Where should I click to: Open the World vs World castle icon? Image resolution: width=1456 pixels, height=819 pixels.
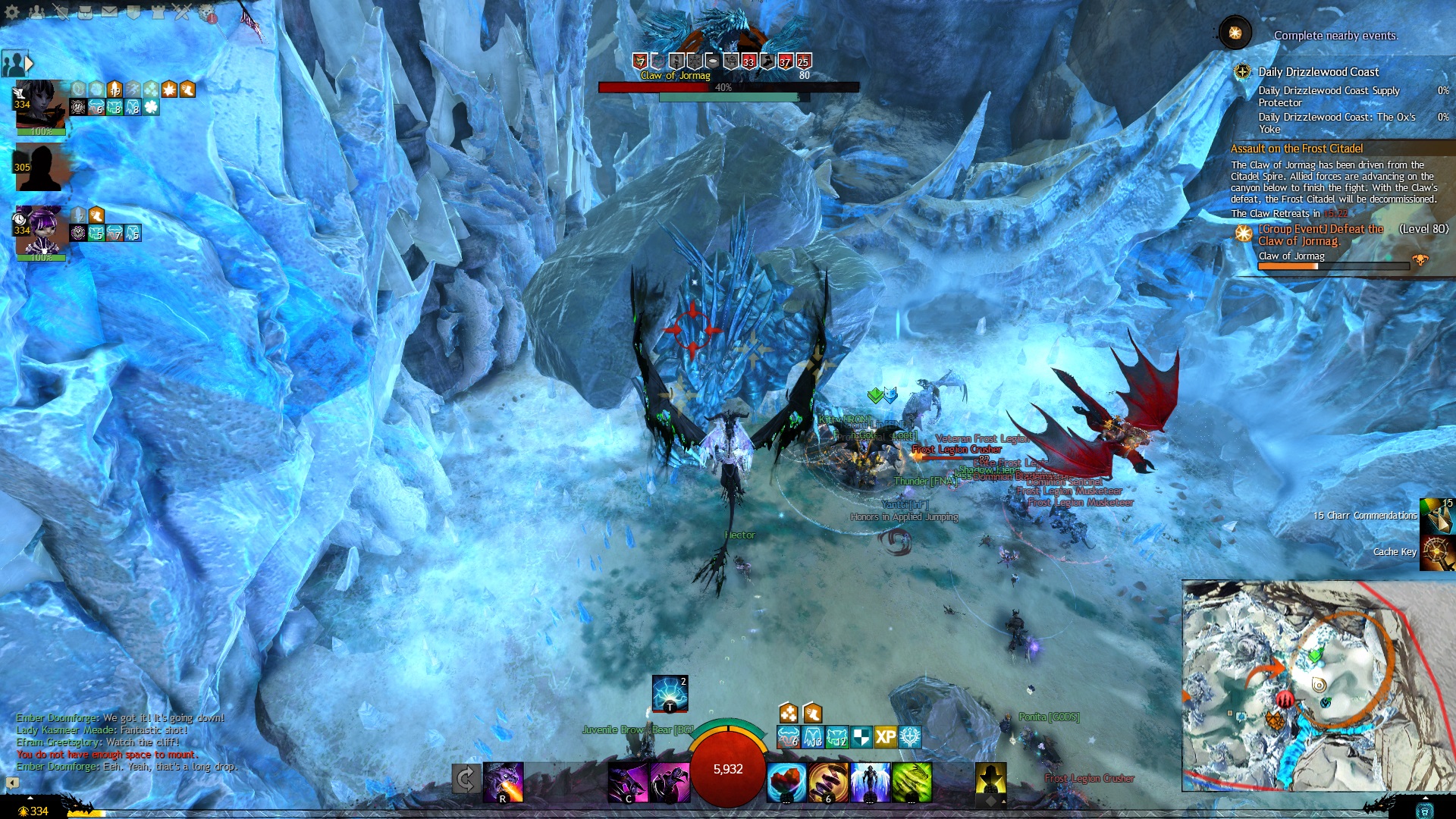point(158,11)
